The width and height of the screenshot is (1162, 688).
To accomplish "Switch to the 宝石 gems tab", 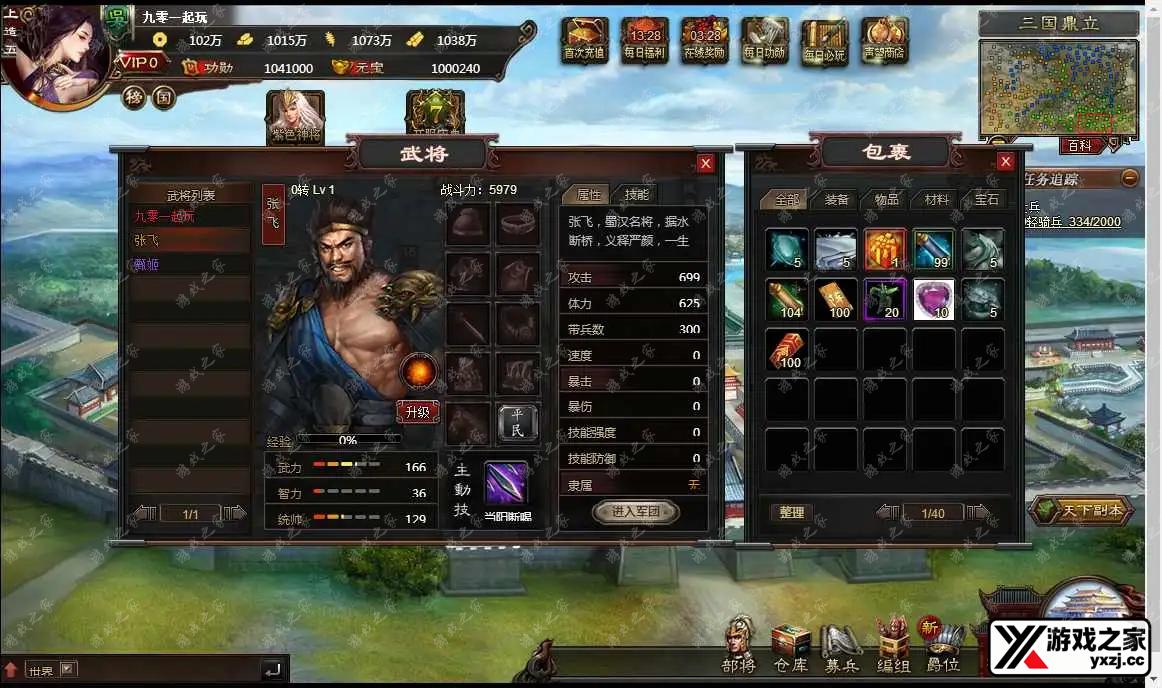I will pos(986,199).
